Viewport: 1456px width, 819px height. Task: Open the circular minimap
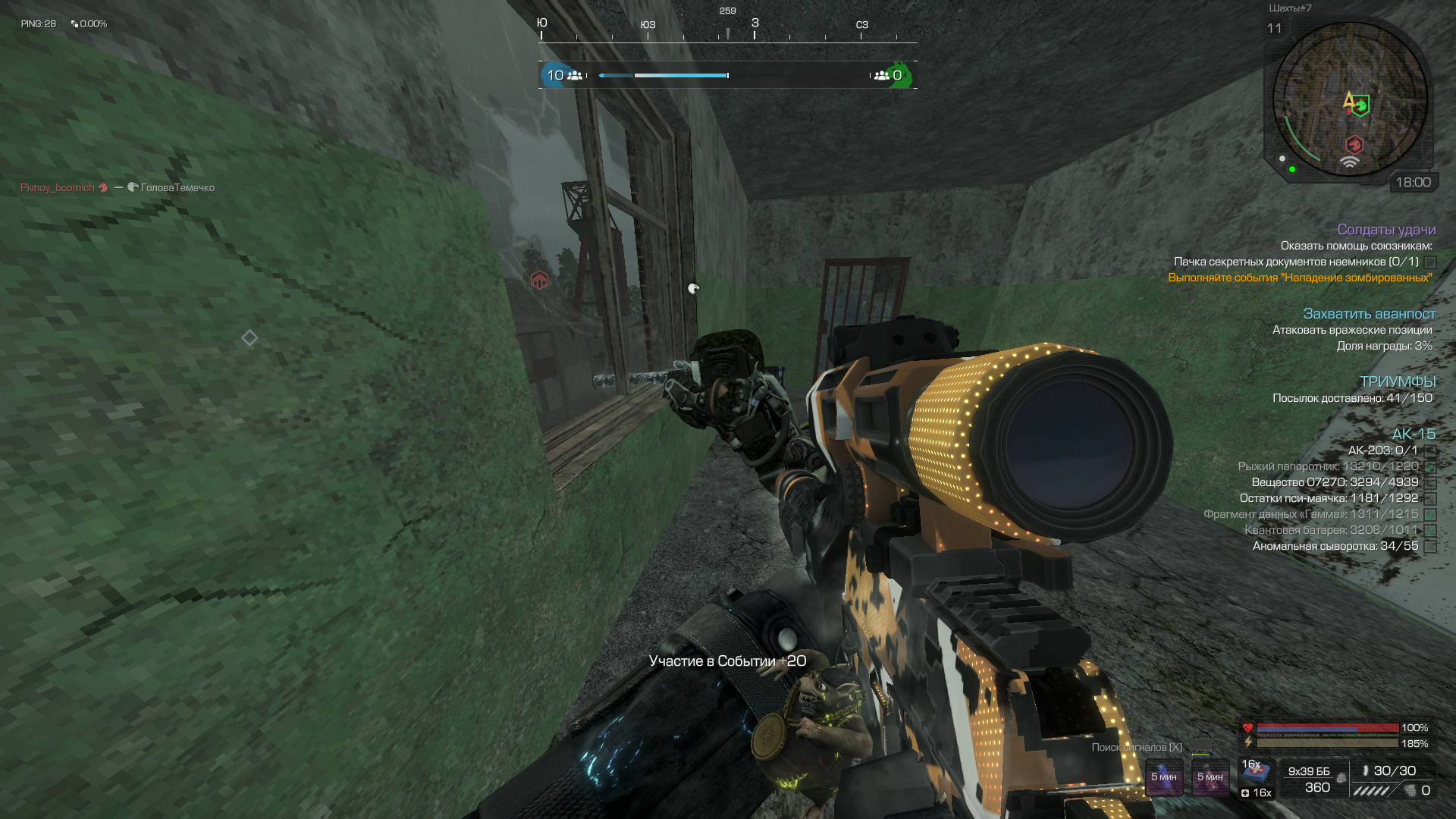(x=1349, y=99)
